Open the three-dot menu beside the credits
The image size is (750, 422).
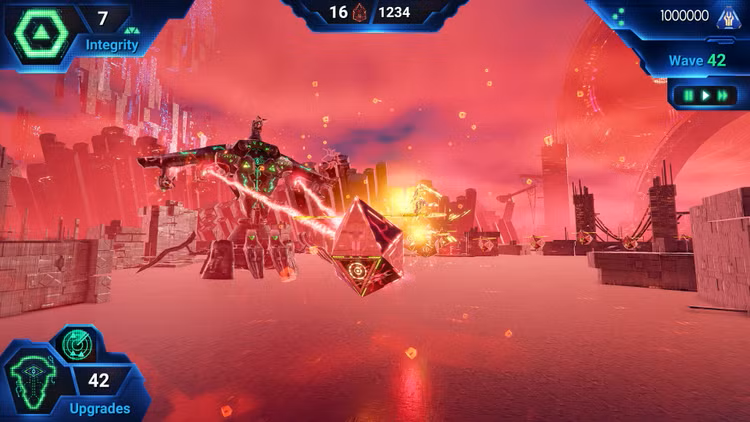[619, 16]
